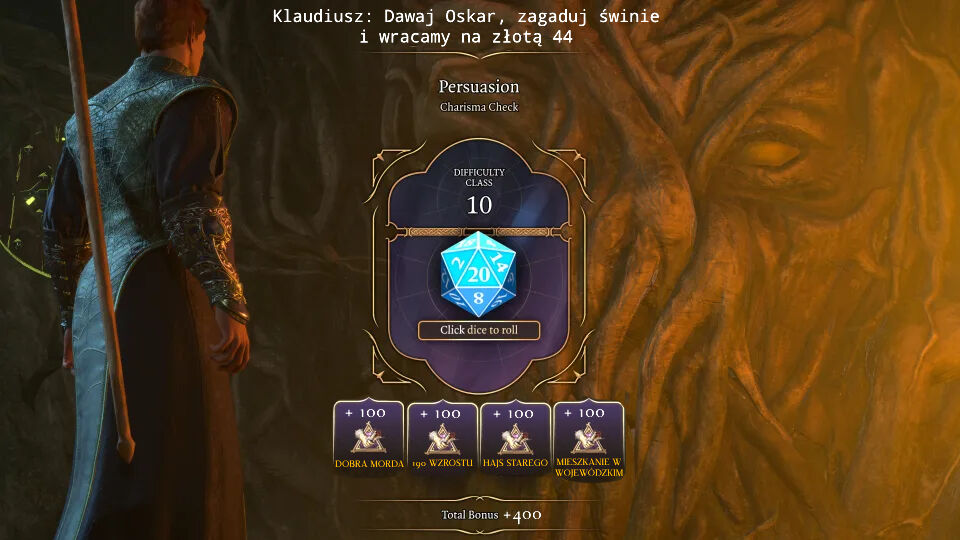The width and height of the screenshot is (960, 540).
Task: Pick the Hajs Starego bonus card
Action: point(515,438)
